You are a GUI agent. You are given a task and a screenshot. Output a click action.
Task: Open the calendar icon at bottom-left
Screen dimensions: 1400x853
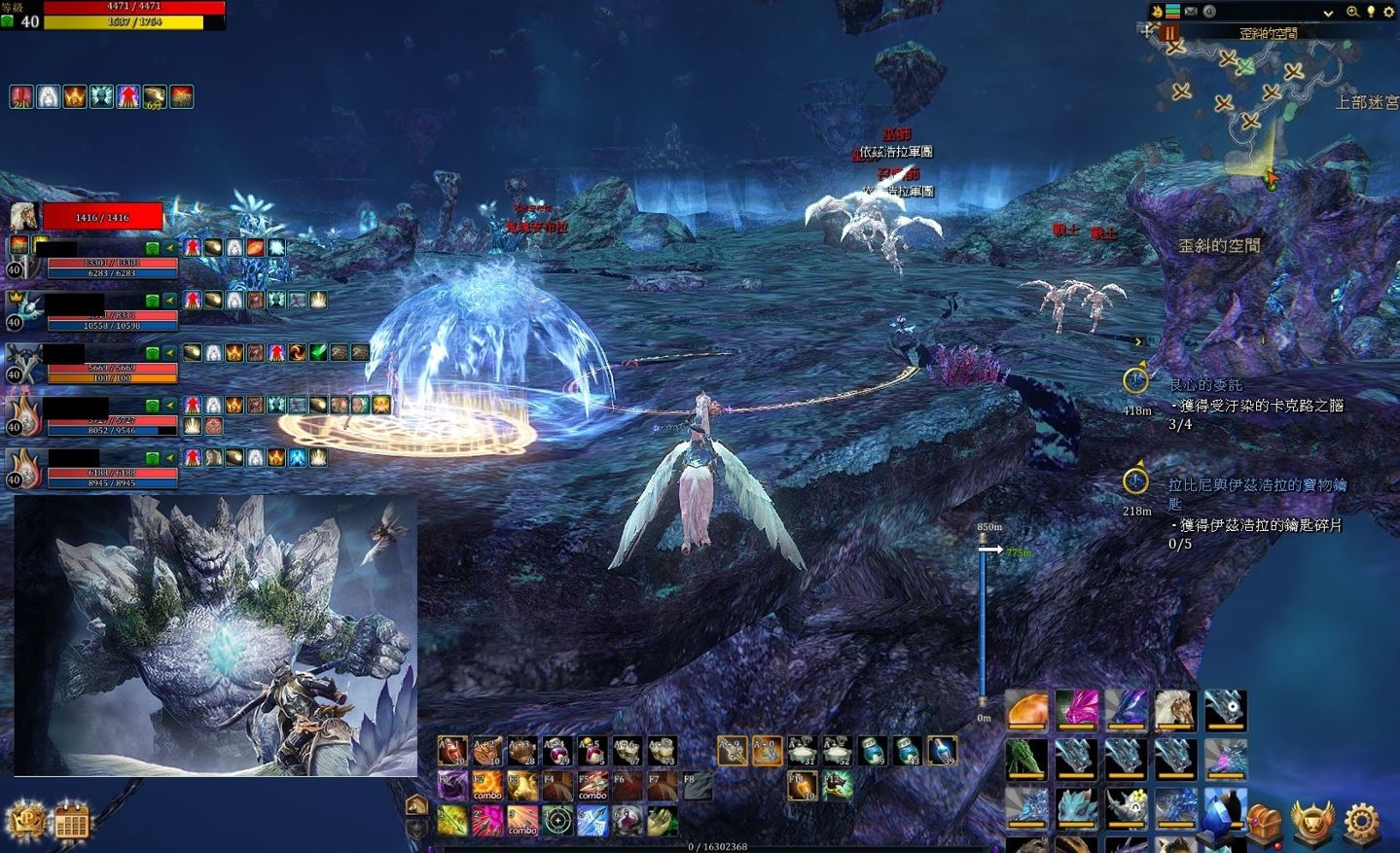point(71,823)
